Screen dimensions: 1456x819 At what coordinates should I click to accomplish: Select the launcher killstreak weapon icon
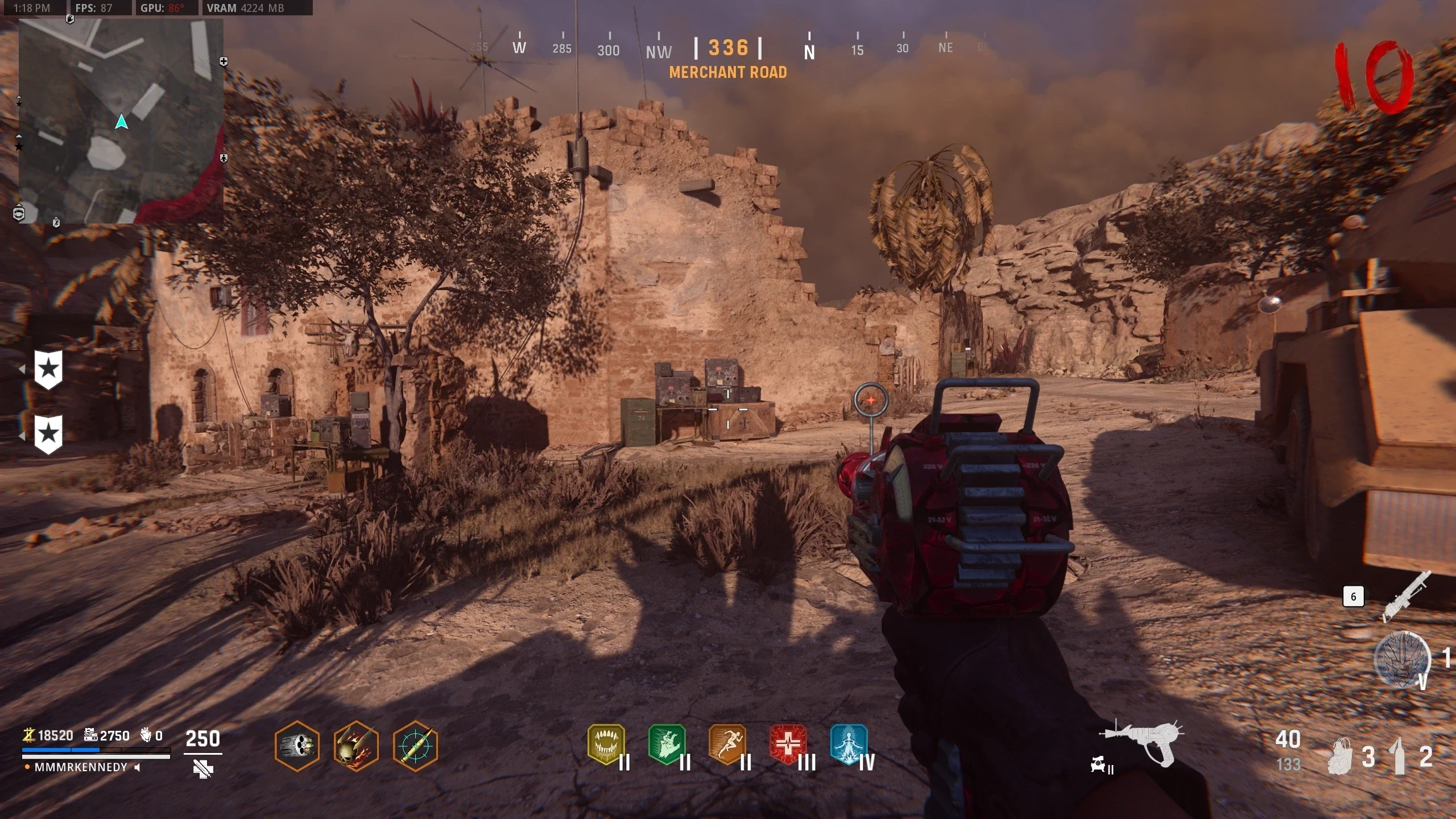click(x=1407, y=595)
